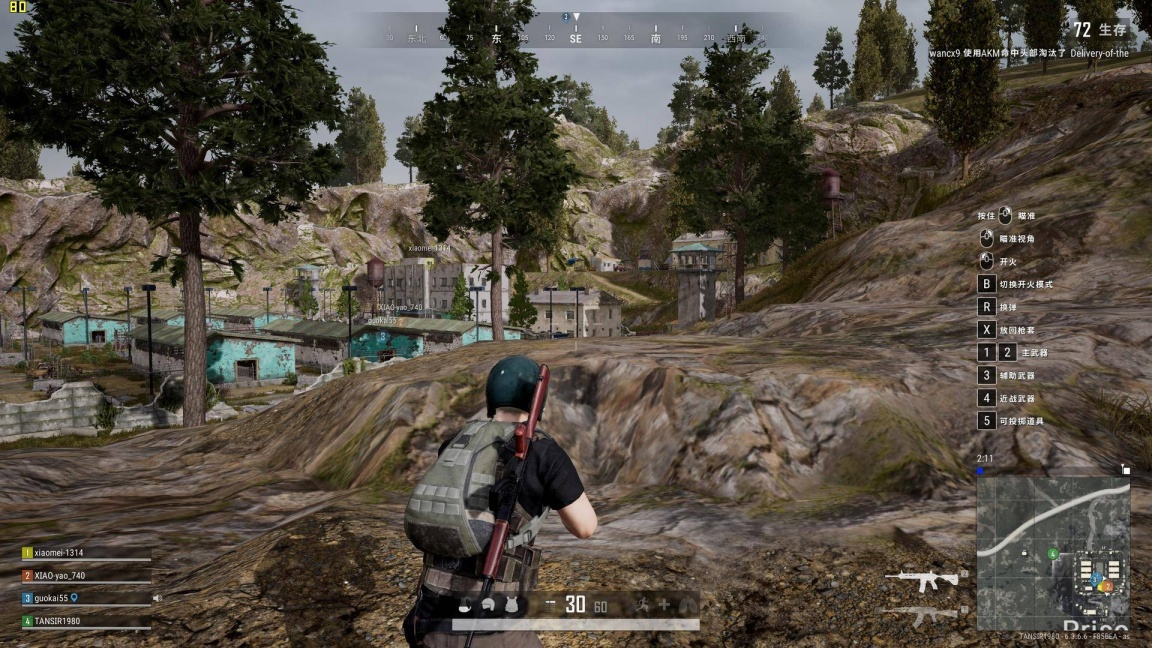Click the vest equipment icon
This screenshot has height=648, width=1152.
[x=512, y=604]
